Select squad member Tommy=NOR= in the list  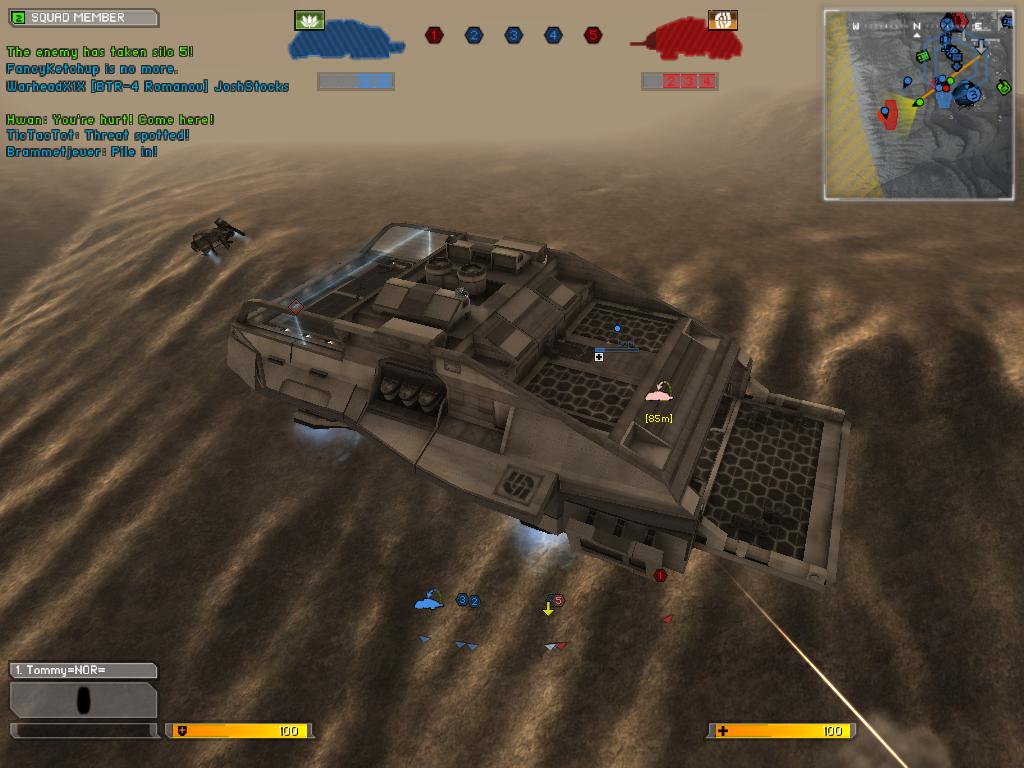tap(83, 670)
